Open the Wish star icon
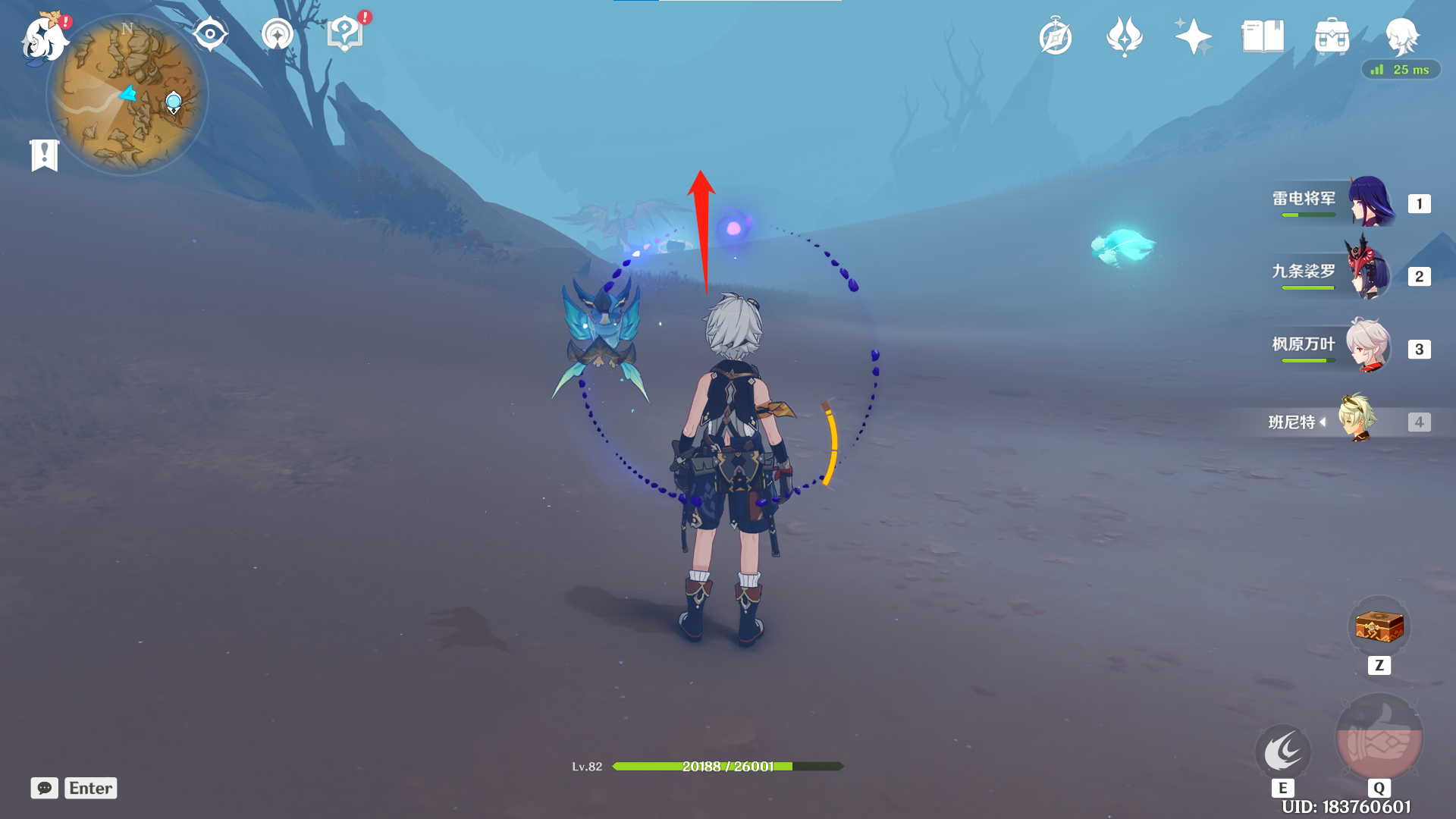The width and height of the screenshot is (1456, 819). (x=1193, y=36)
